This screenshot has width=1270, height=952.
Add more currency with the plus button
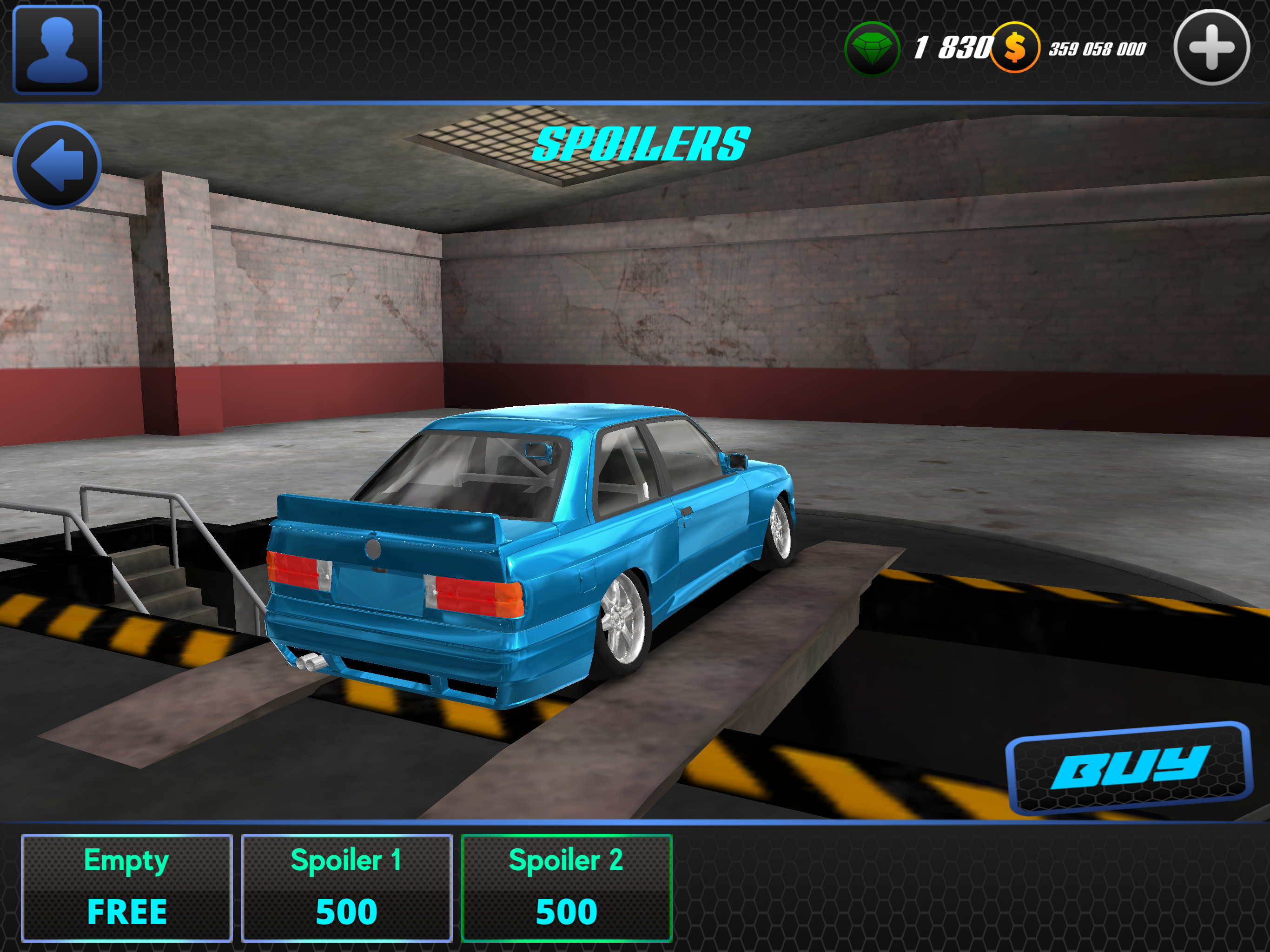click(1211, 48)
